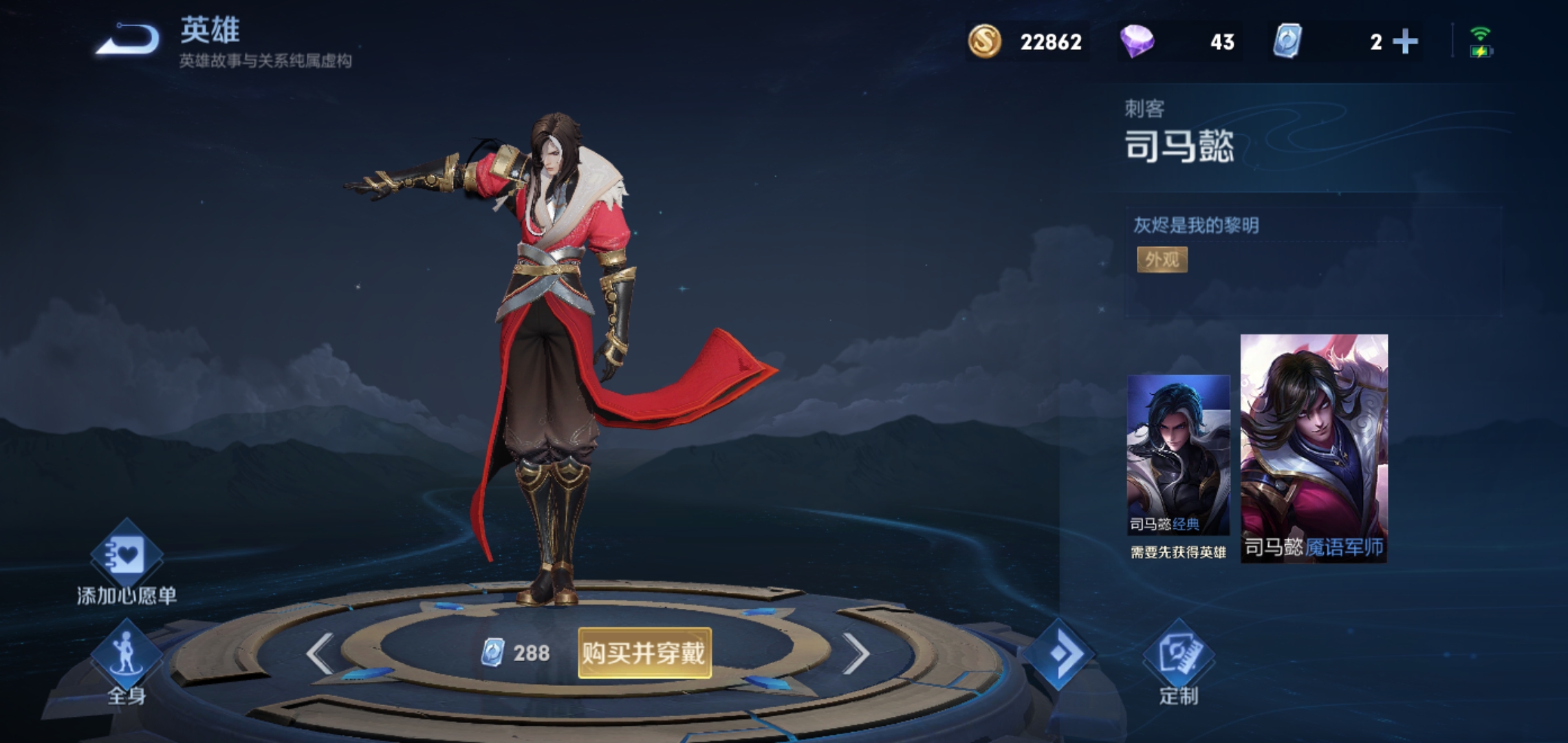This screenshot has width=1568, height=743.
Task: Add more vouchers with the plus button
Action: pyautogui.click(x=1405, y=42)
